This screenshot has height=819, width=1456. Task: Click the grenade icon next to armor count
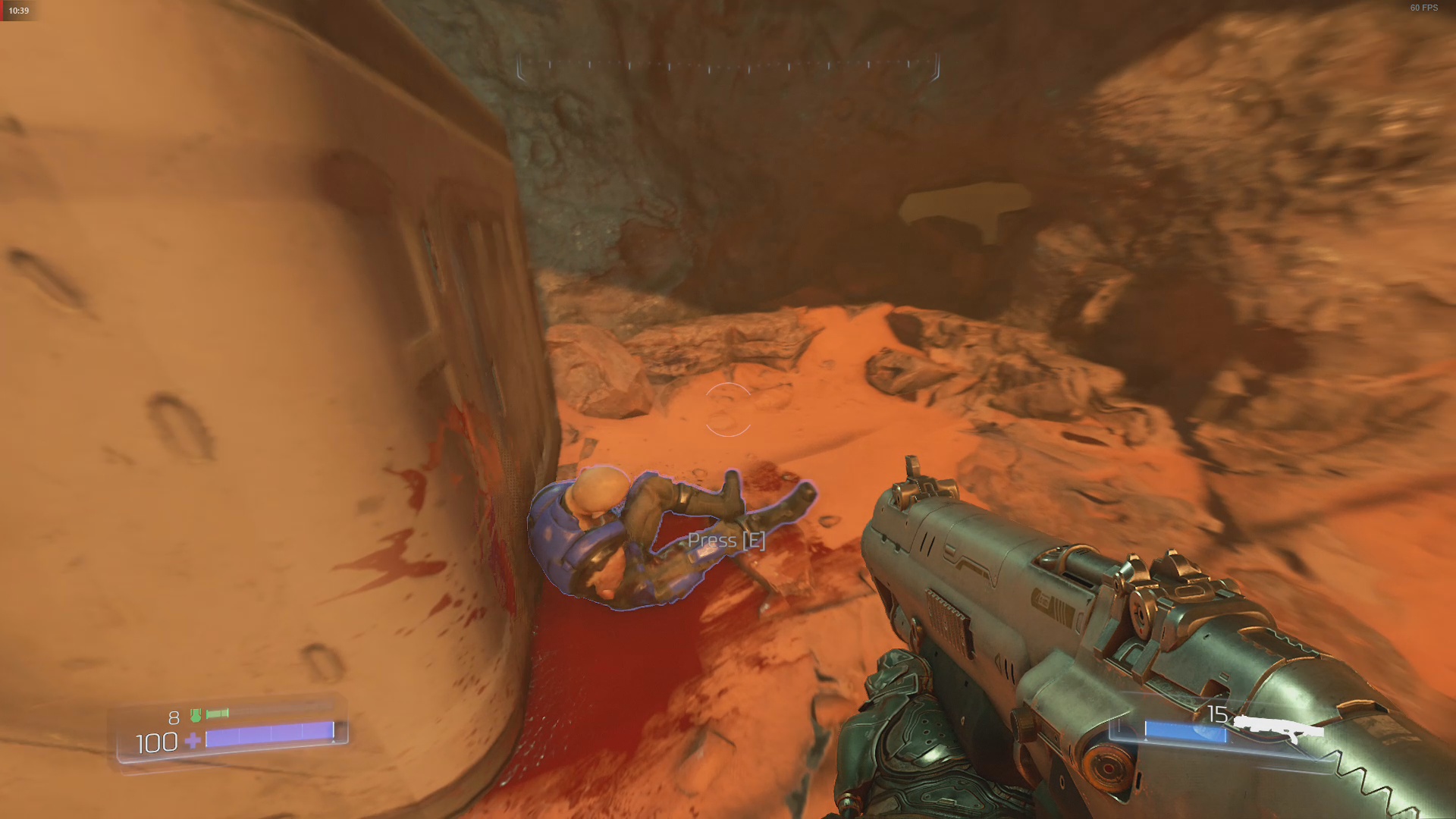[218, 714]
